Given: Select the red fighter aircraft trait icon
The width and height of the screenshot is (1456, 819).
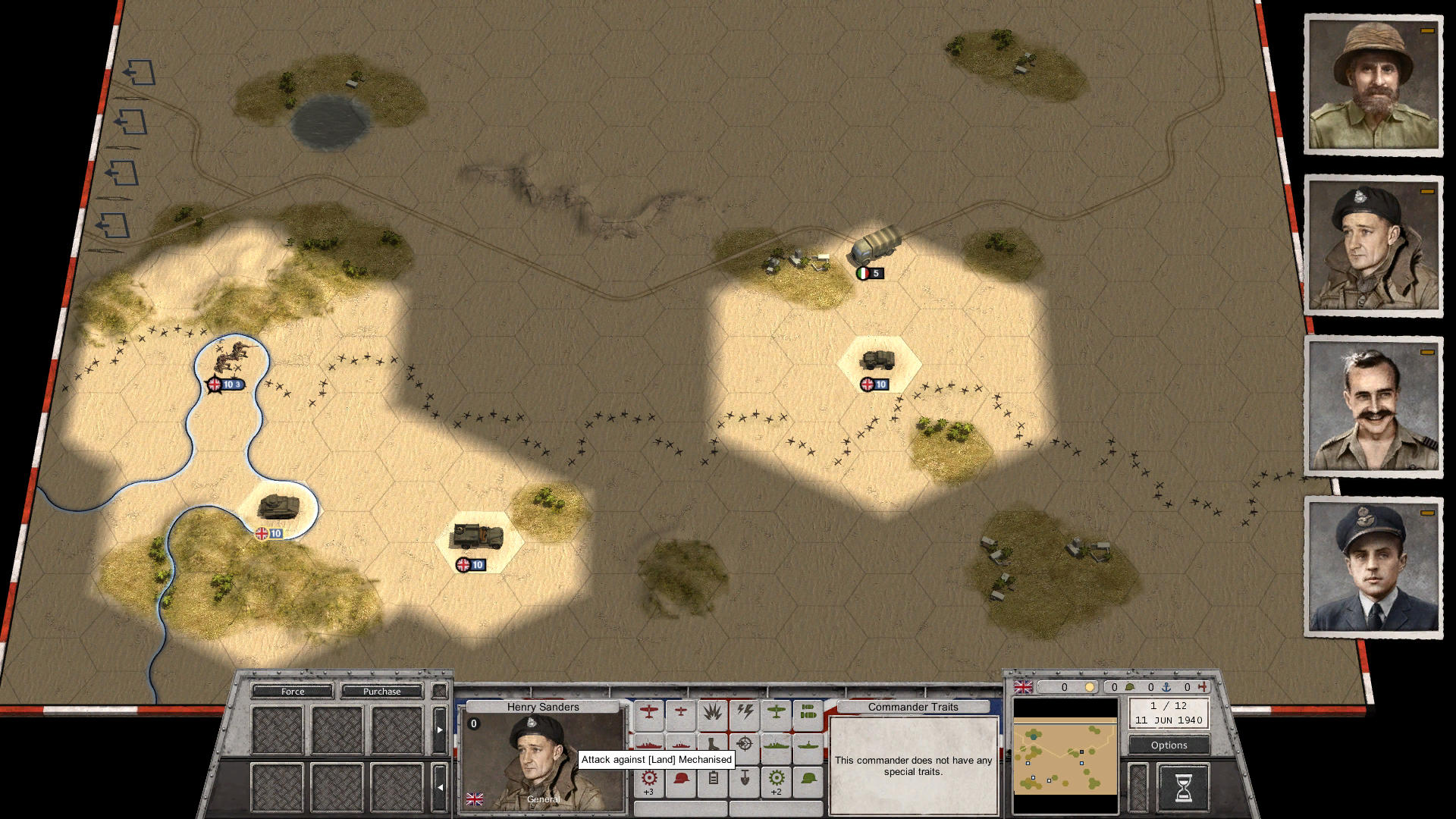Looking at the screenshot, I should 649,714.
